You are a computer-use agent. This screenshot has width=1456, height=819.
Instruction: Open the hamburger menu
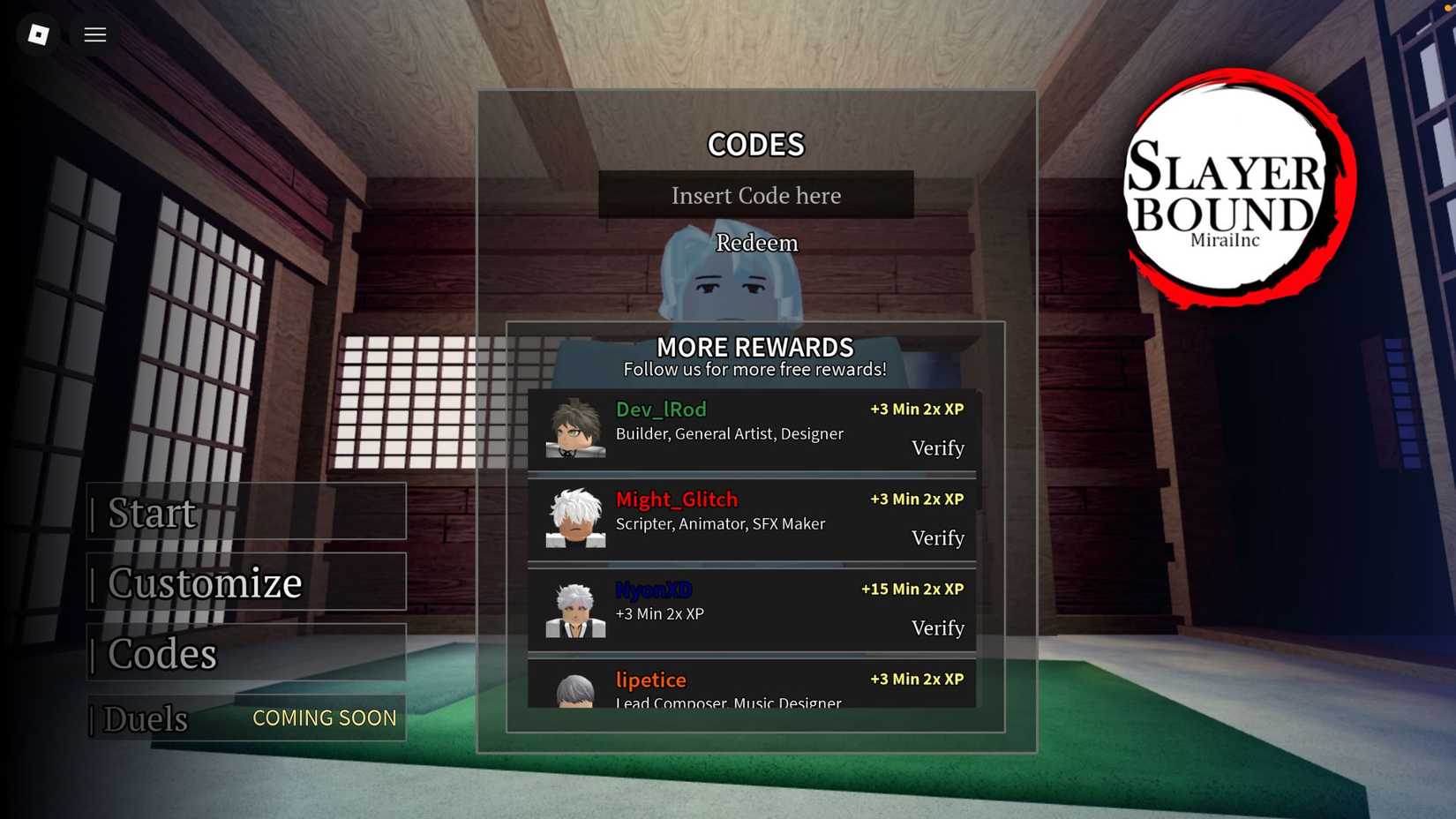pyautogui.click(x=94, y=34)
